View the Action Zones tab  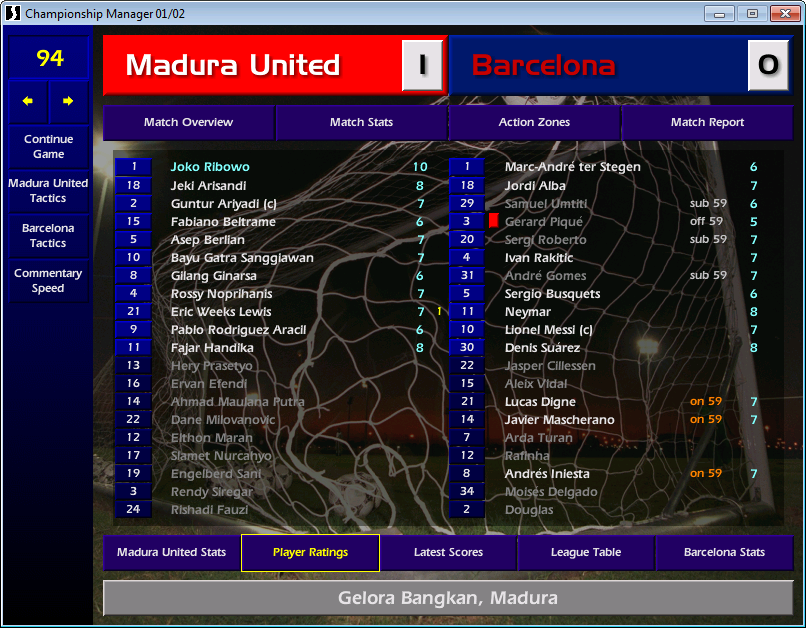534,123
